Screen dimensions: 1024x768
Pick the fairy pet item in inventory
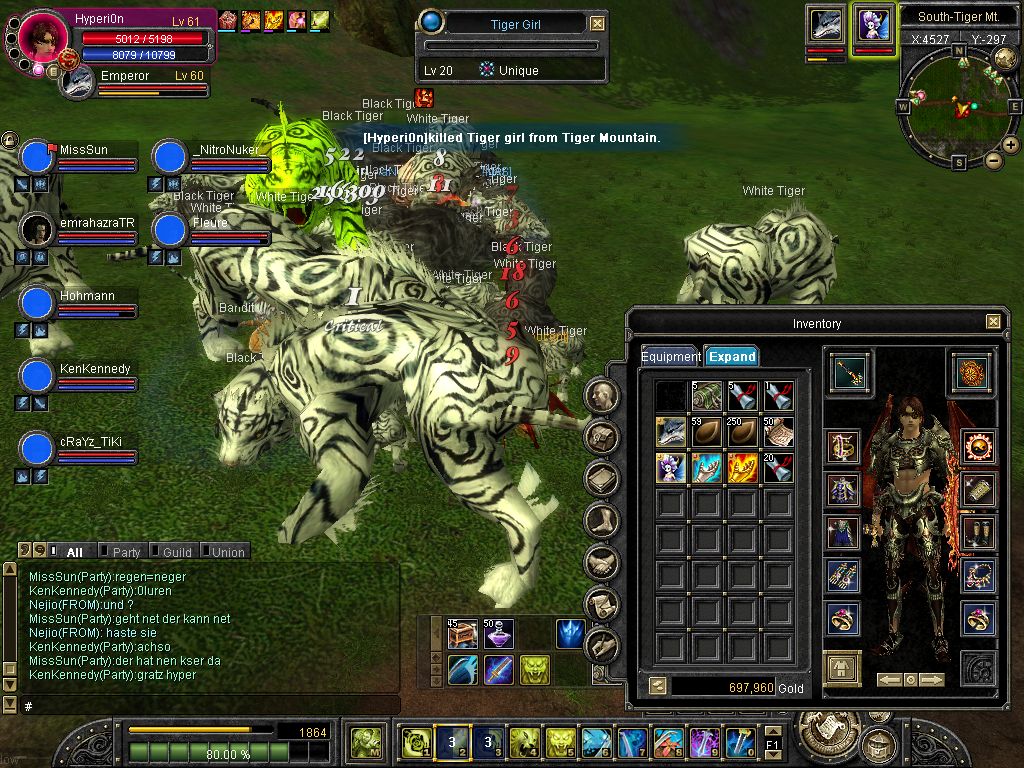coord(671,468)
